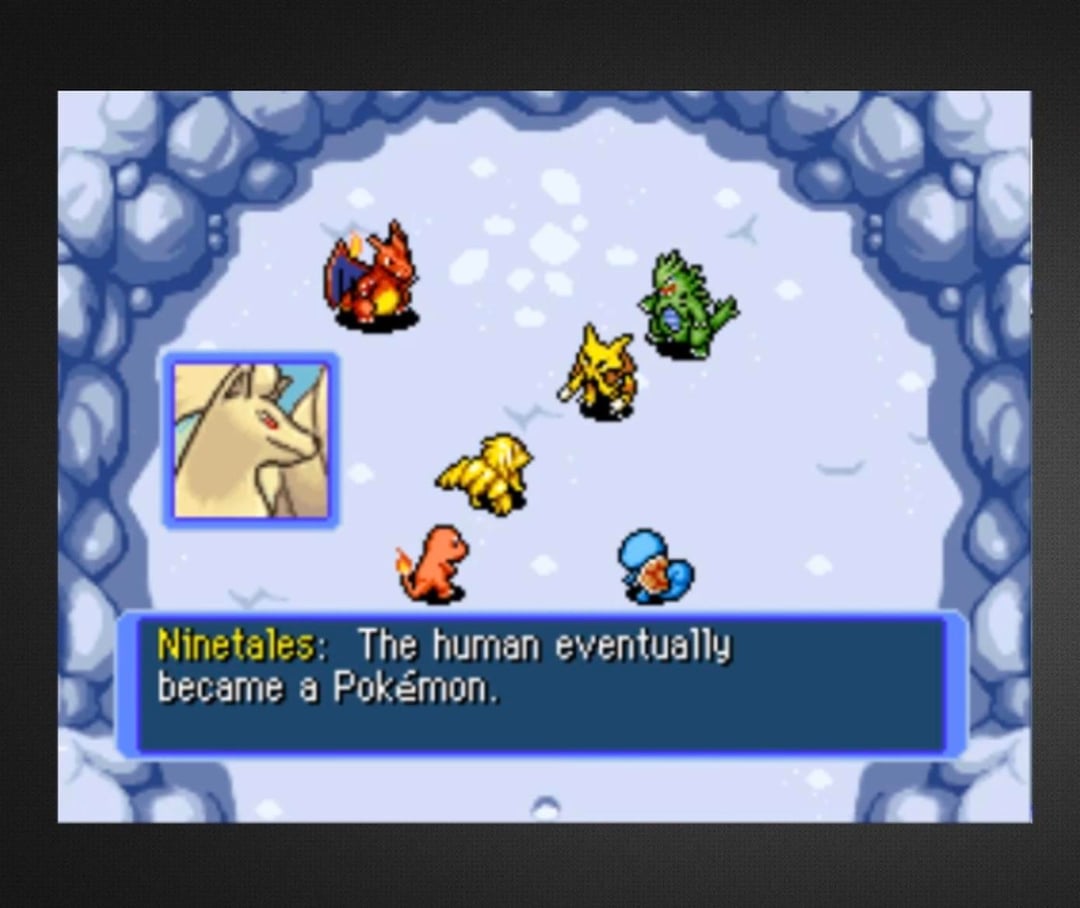Click the Ninetales dialogue text box
This screenshot has width=1080, height=908.
tap(541, 685)
